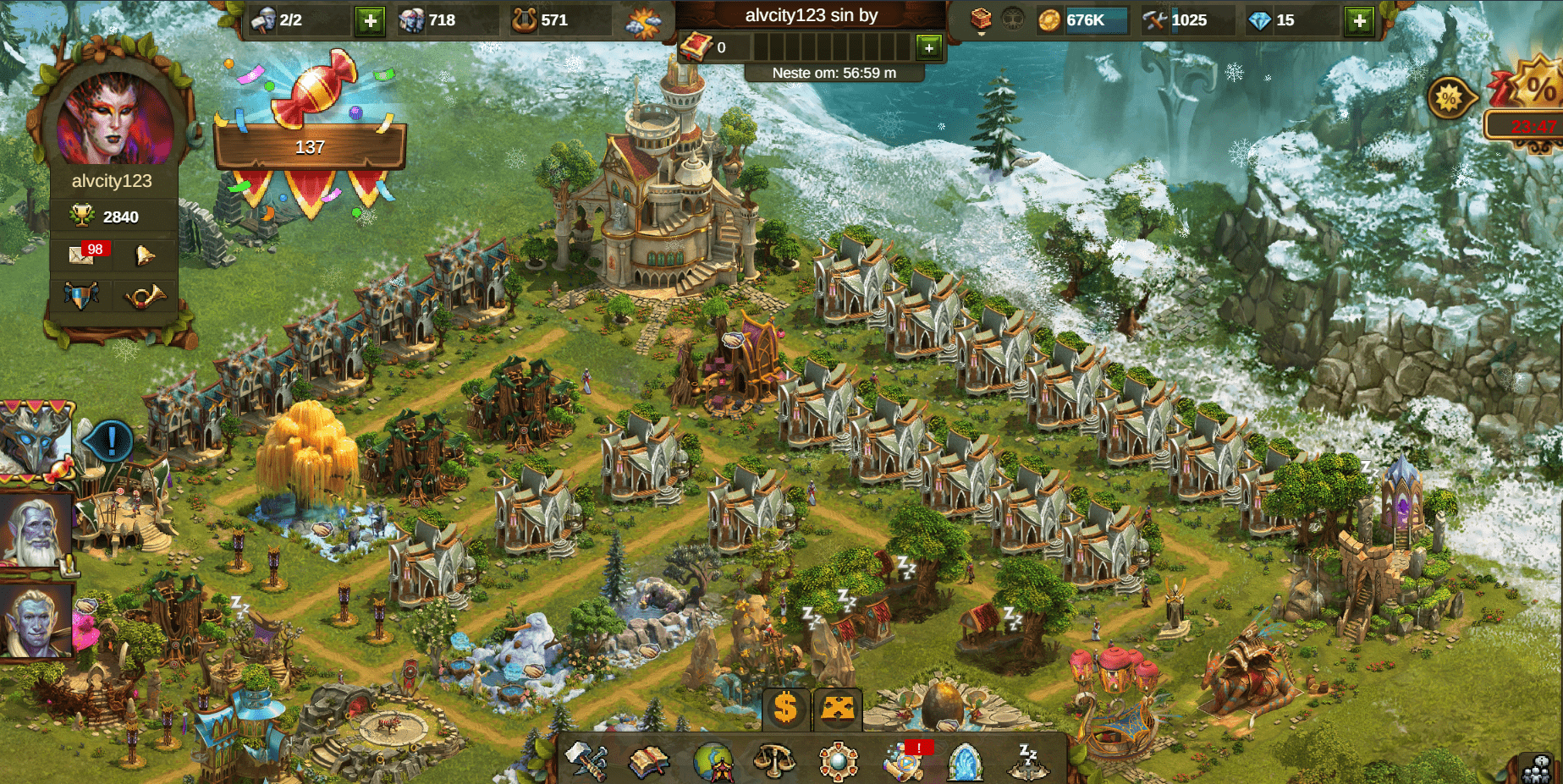Viewport: 1563px width, 784px height.
Task: Open the bearded elder quest giver portrait
Action: click(x=36, y=530)
